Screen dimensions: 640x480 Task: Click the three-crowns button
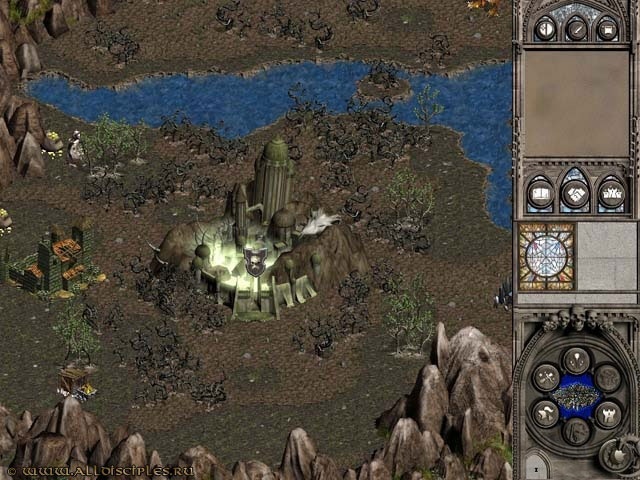[610, 192]
